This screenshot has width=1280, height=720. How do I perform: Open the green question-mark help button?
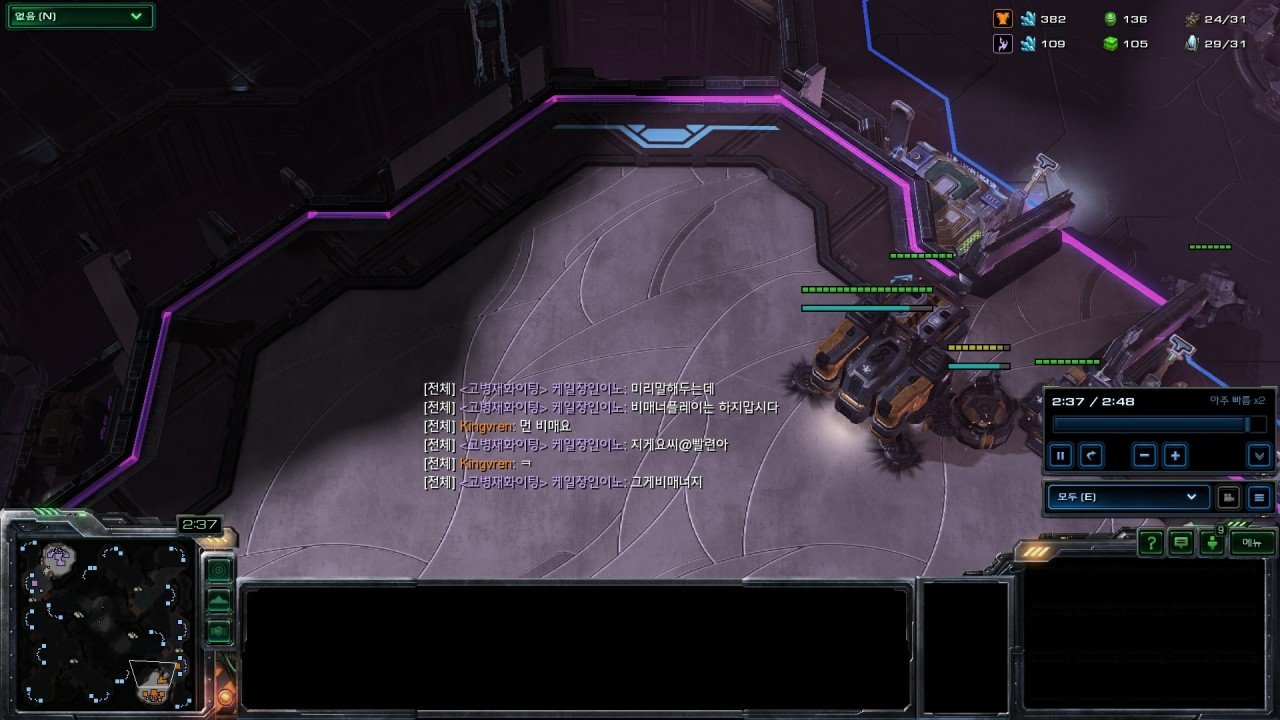click(1151, 543)
